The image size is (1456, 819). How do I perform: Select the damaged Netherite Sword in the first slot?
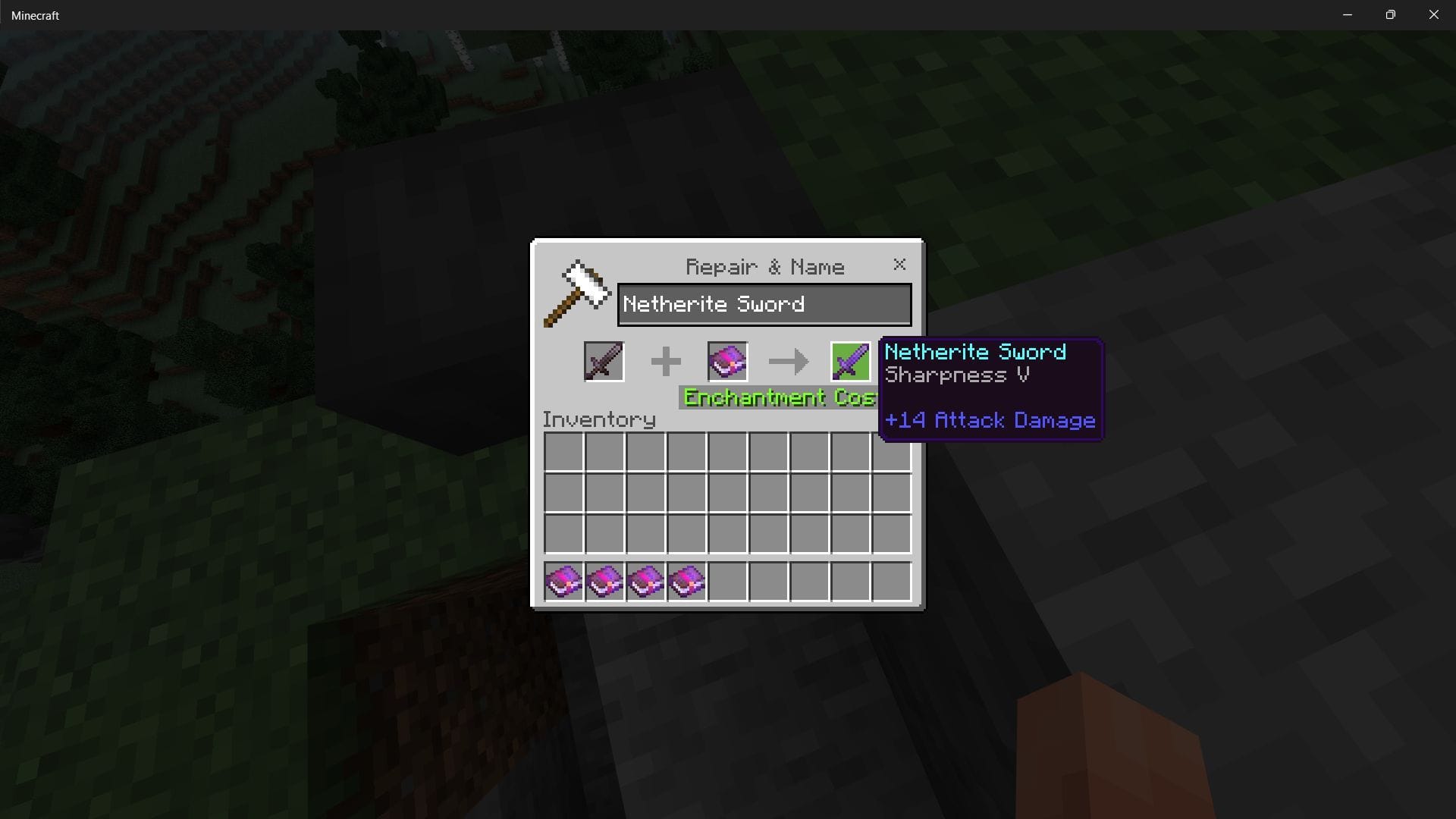coord(604,362)
